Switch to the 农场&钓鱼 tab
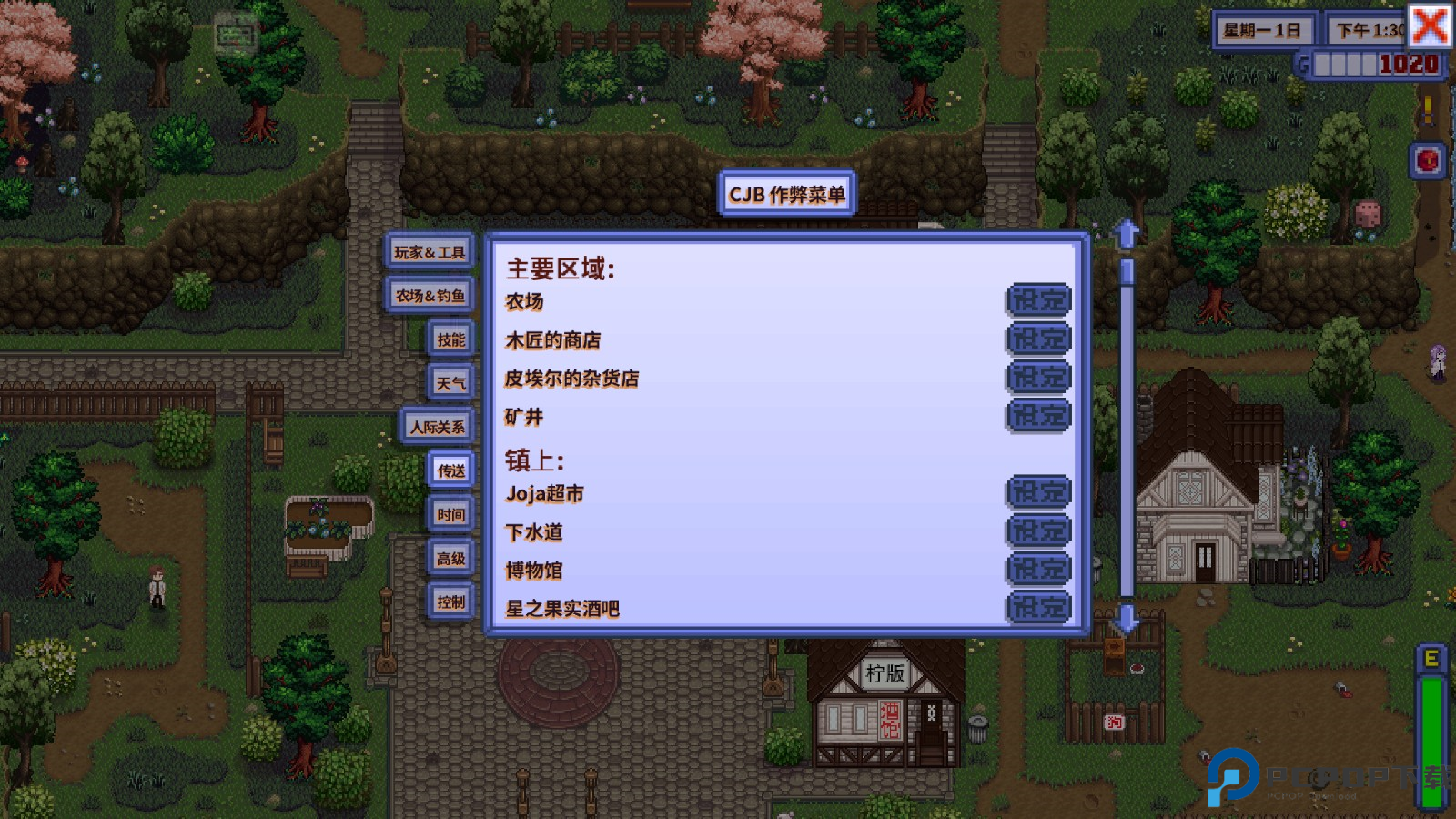This screenshot has height=819, width=1456. 429,297
